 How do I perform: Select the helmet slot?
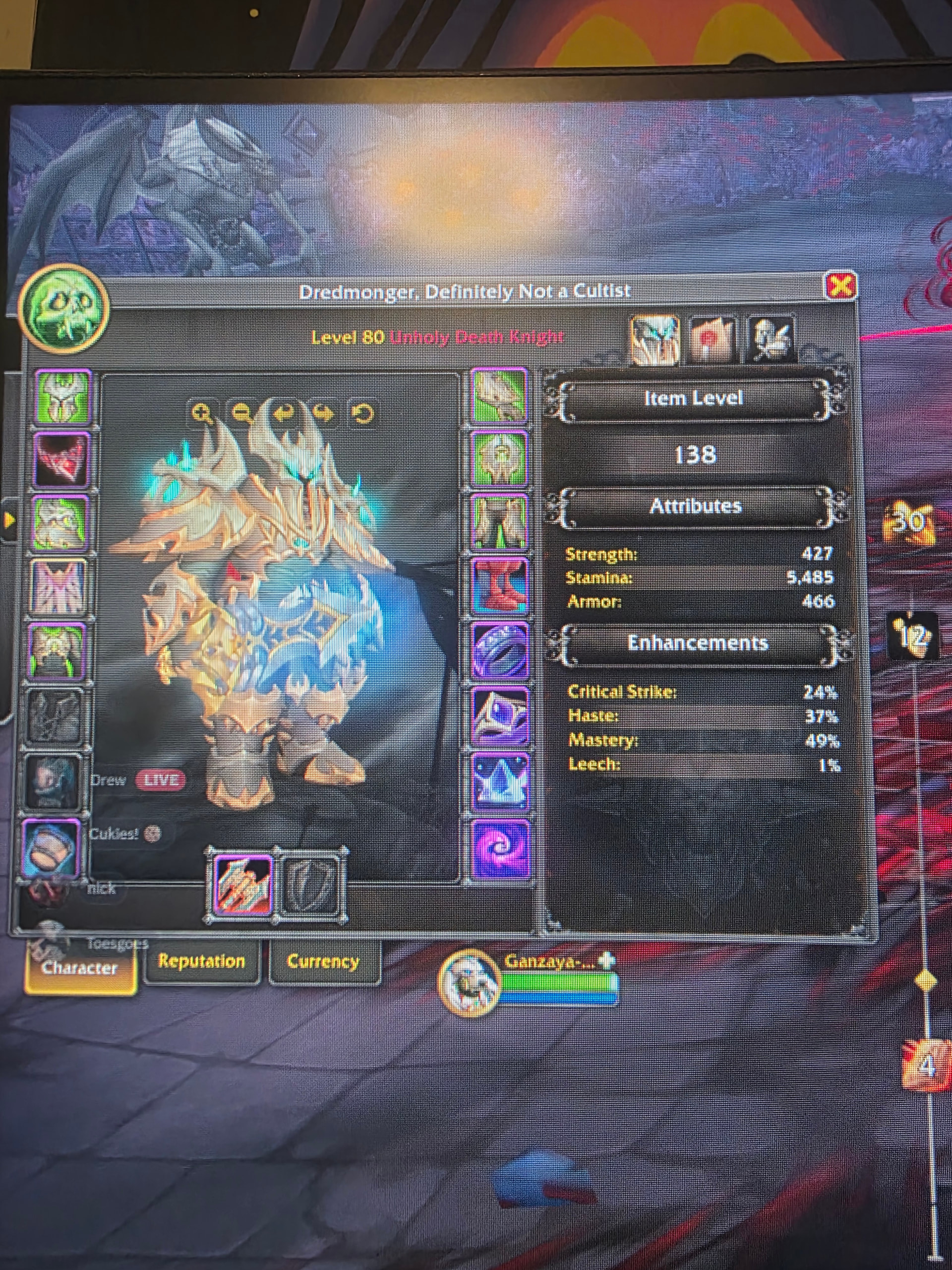[x=62, y=397]
